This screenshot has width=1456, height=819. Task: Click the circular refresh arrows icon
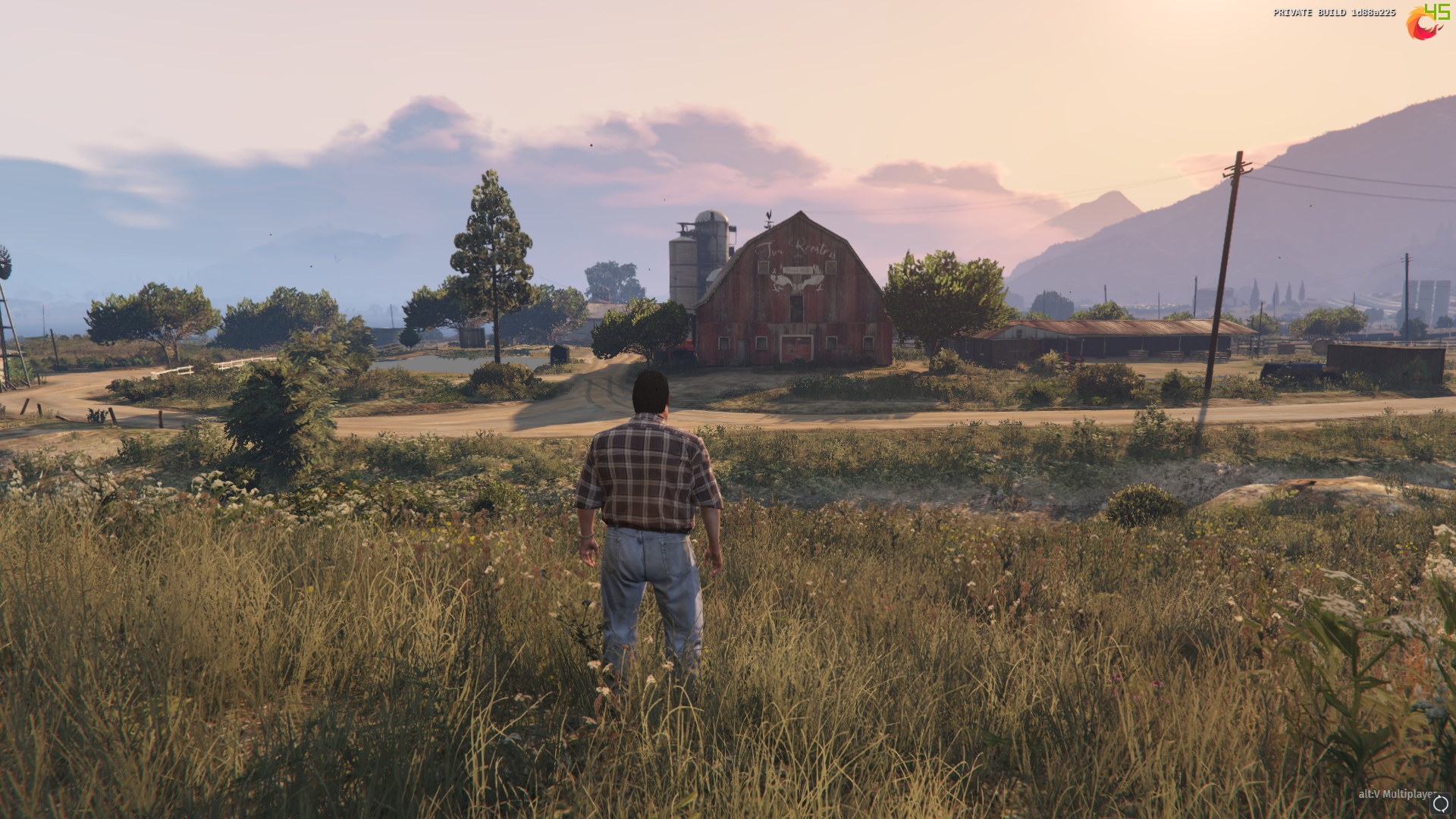1440,804
